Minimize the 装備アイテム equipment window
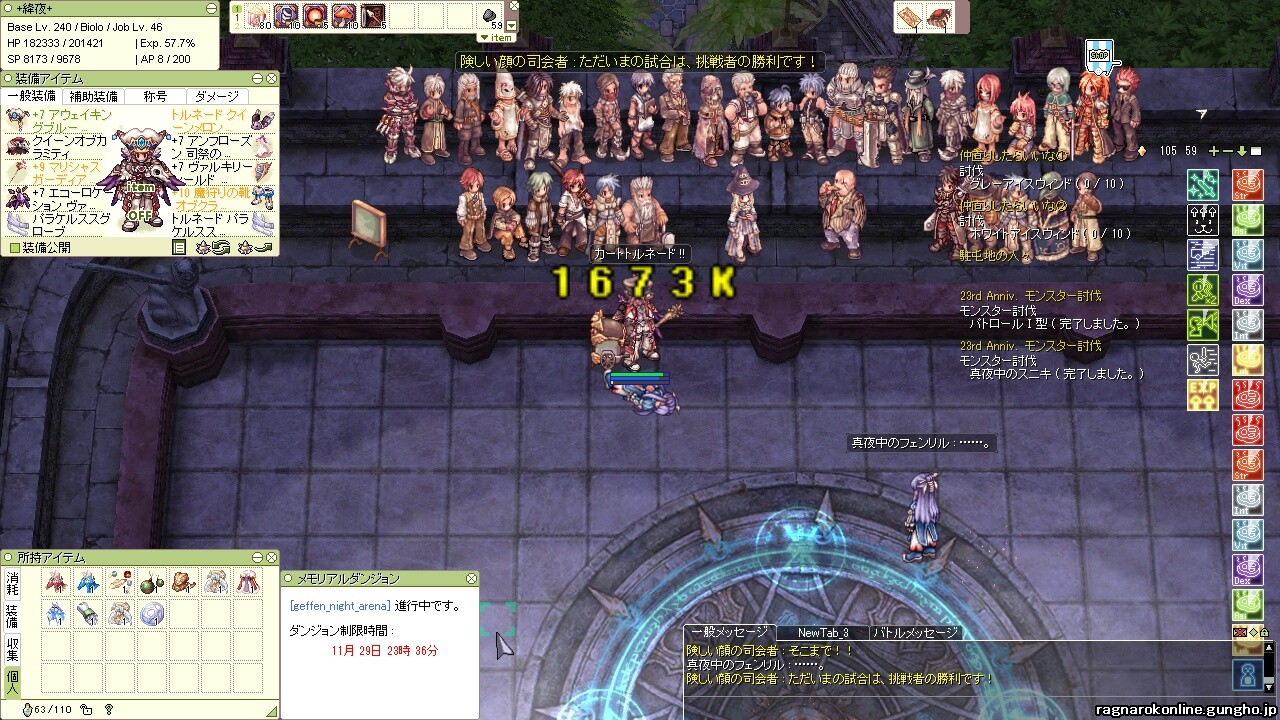This screenshot has height=720, width=1280. tap(257, 78)
